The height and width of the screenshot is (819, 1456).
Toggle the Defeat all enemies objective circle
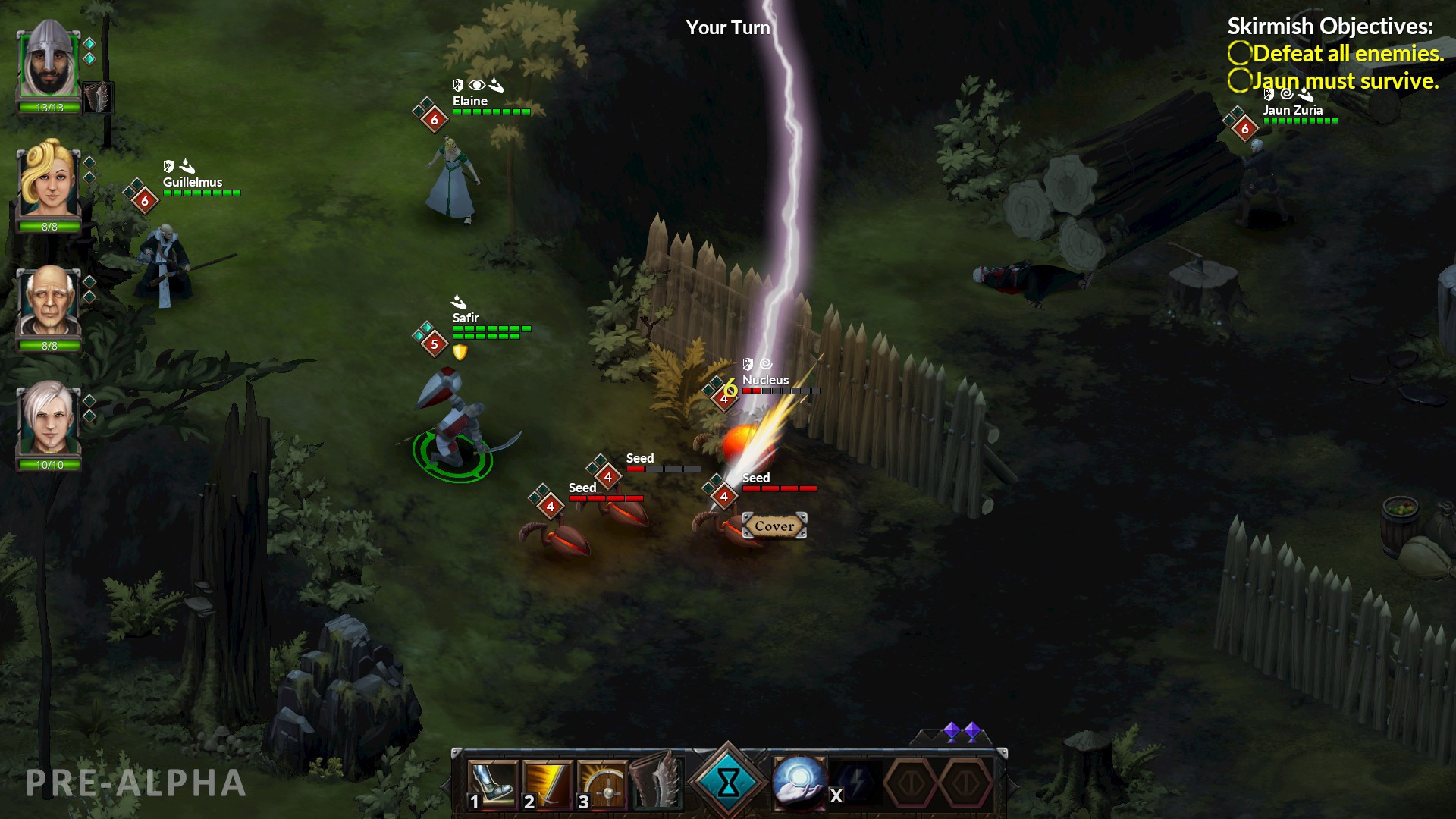pos(1239,53)
